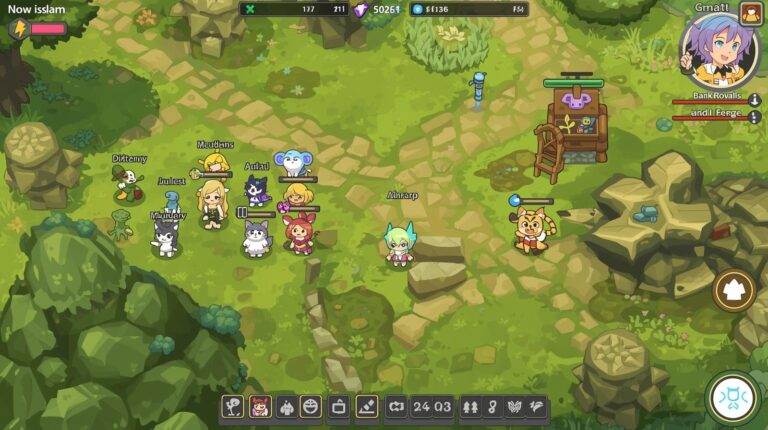Select the red-haired character hotbar slot
768x430 pixels.
[x=259, y=407]
